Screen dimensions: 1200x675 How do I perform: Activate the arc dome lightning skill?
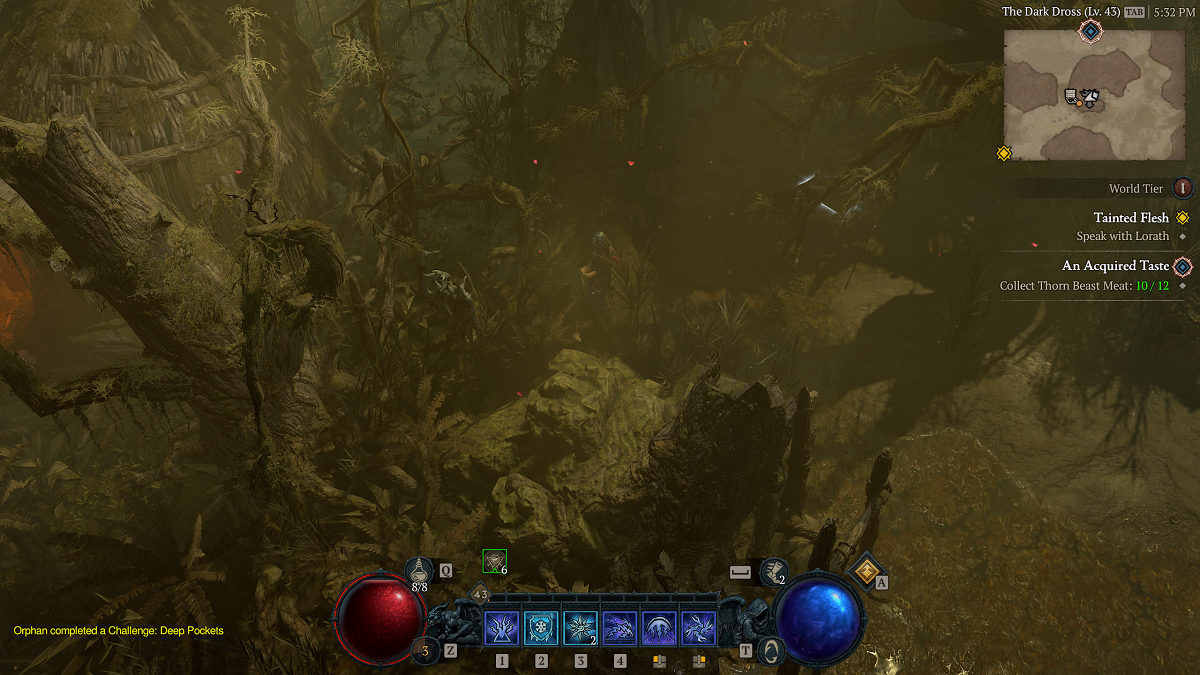tap(659, 629)
